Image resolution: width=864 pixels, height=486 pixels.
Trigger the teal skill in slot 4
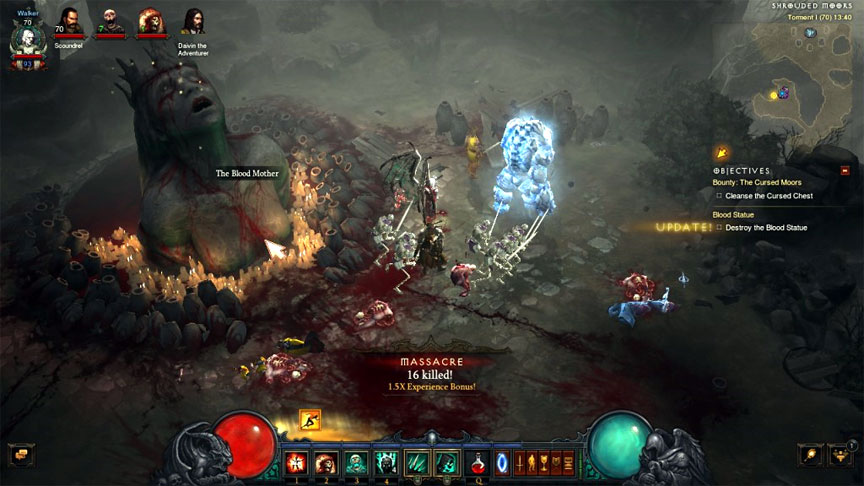[x=385, y=462]
